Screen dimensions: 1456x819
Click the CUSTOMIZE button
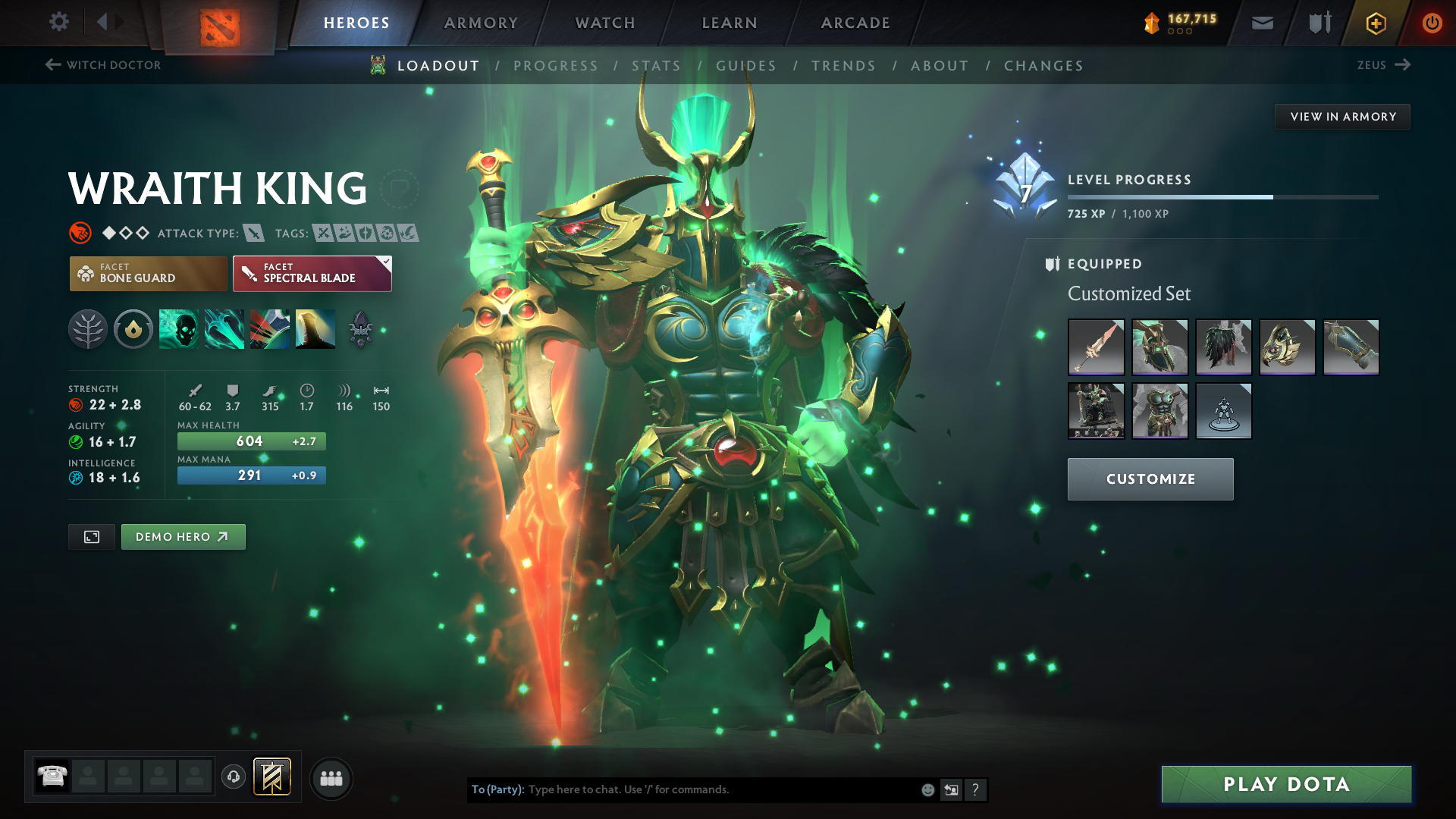coord(1150,479)
